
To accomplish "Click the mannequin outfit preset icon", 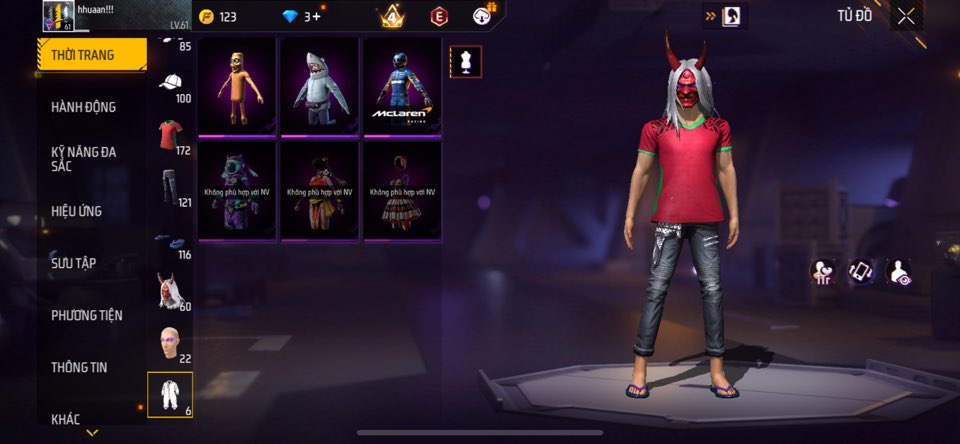I will click(465, 61).
